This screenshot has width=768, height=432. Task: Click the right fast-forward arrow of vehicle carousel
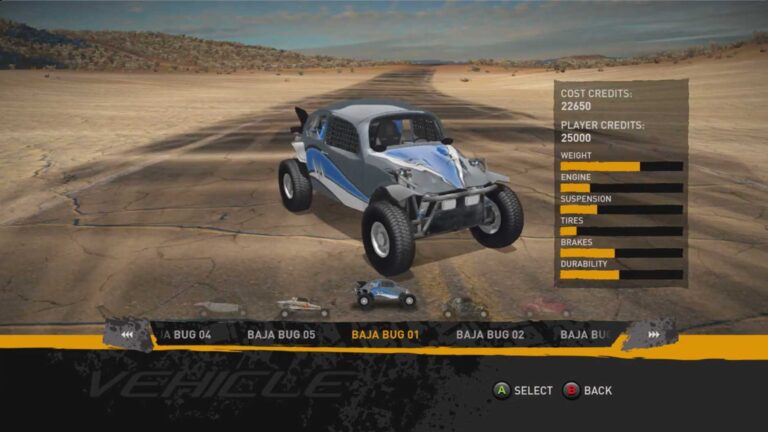coord(653,334)
